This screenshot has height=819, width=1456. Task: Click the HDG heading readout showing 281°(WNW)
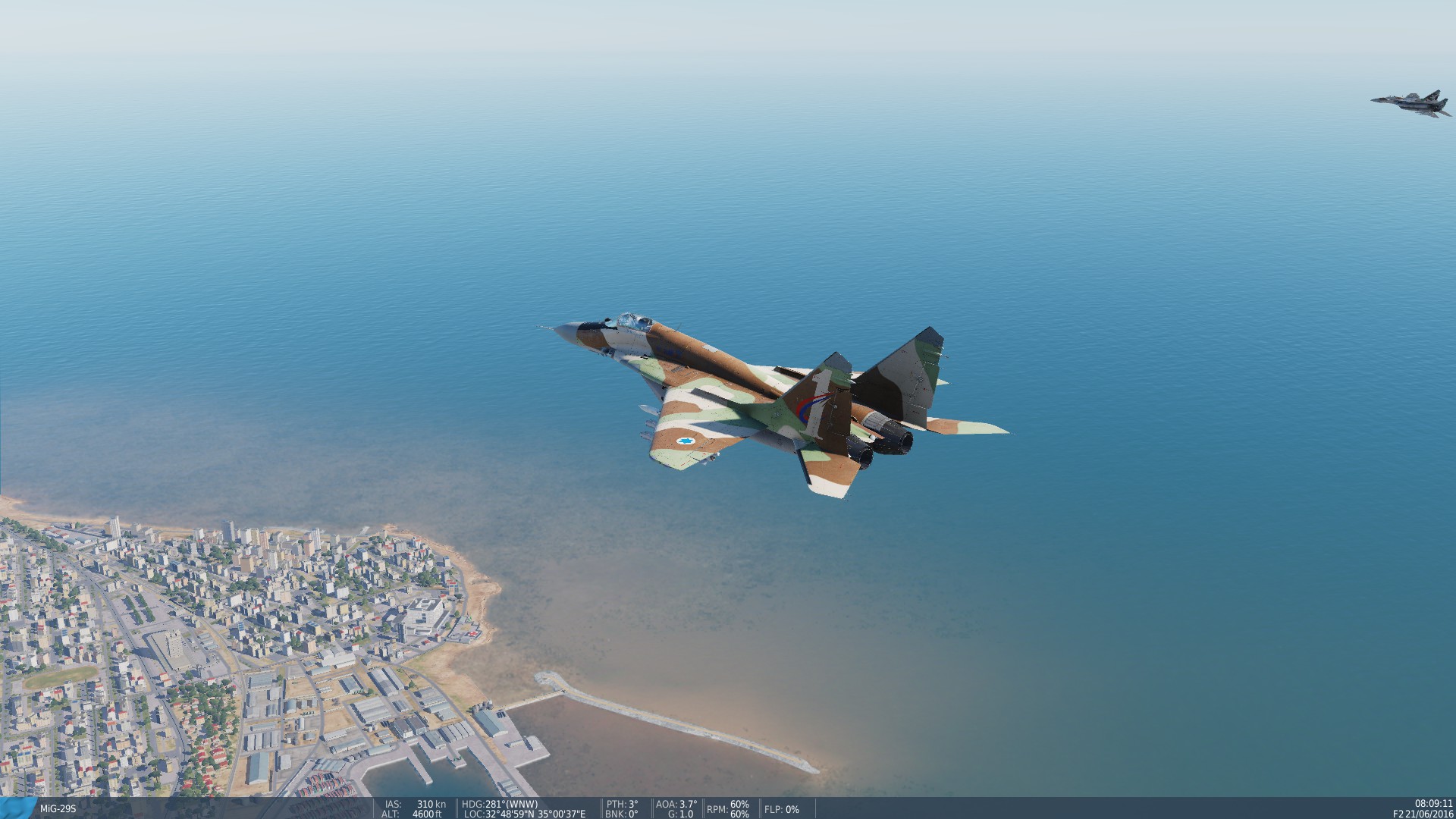coord(499,804)
